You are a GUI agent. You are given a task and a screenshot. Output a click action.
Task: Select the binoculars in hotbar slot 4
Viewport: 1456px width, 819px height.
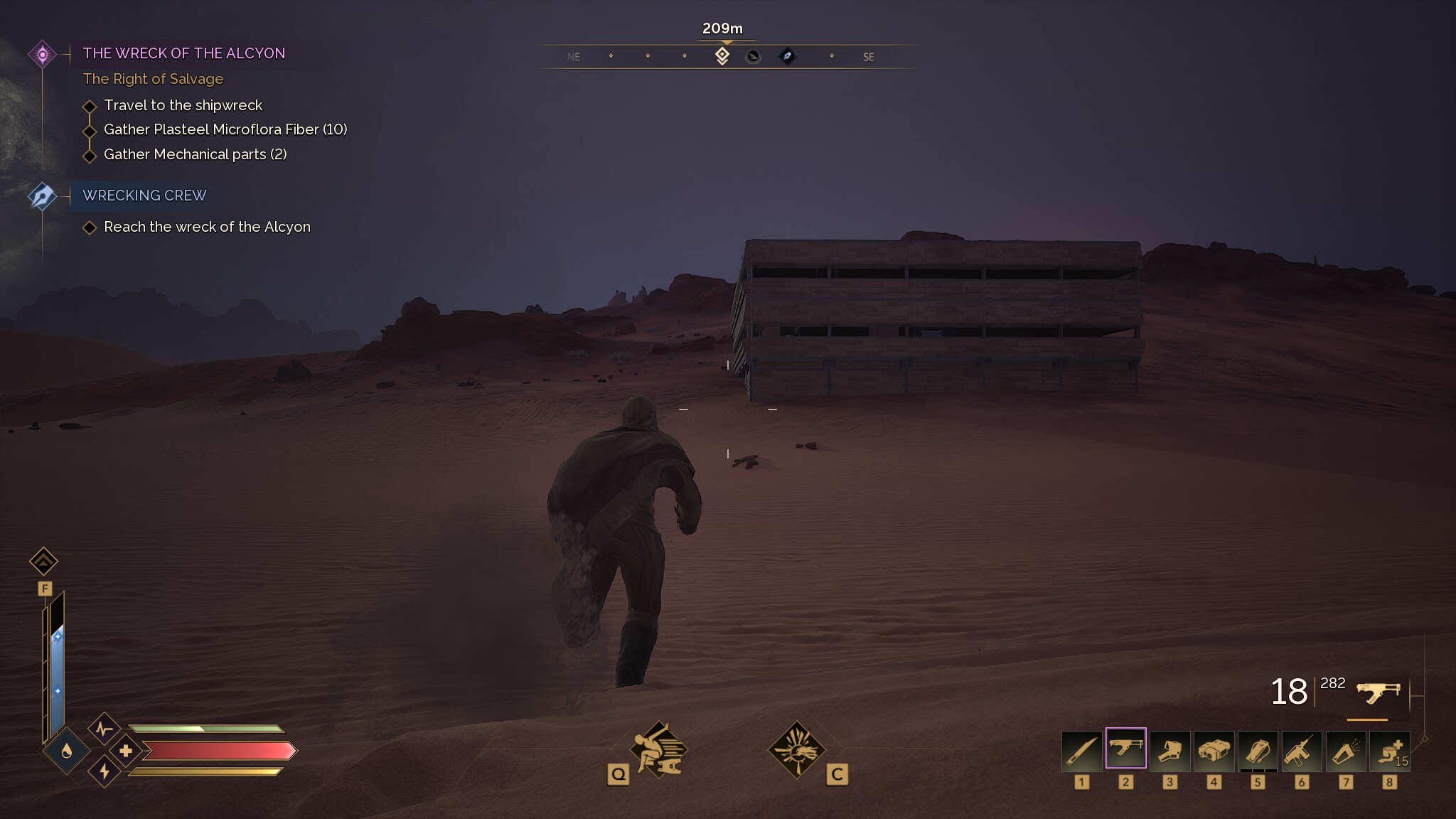pos(1215,751)
